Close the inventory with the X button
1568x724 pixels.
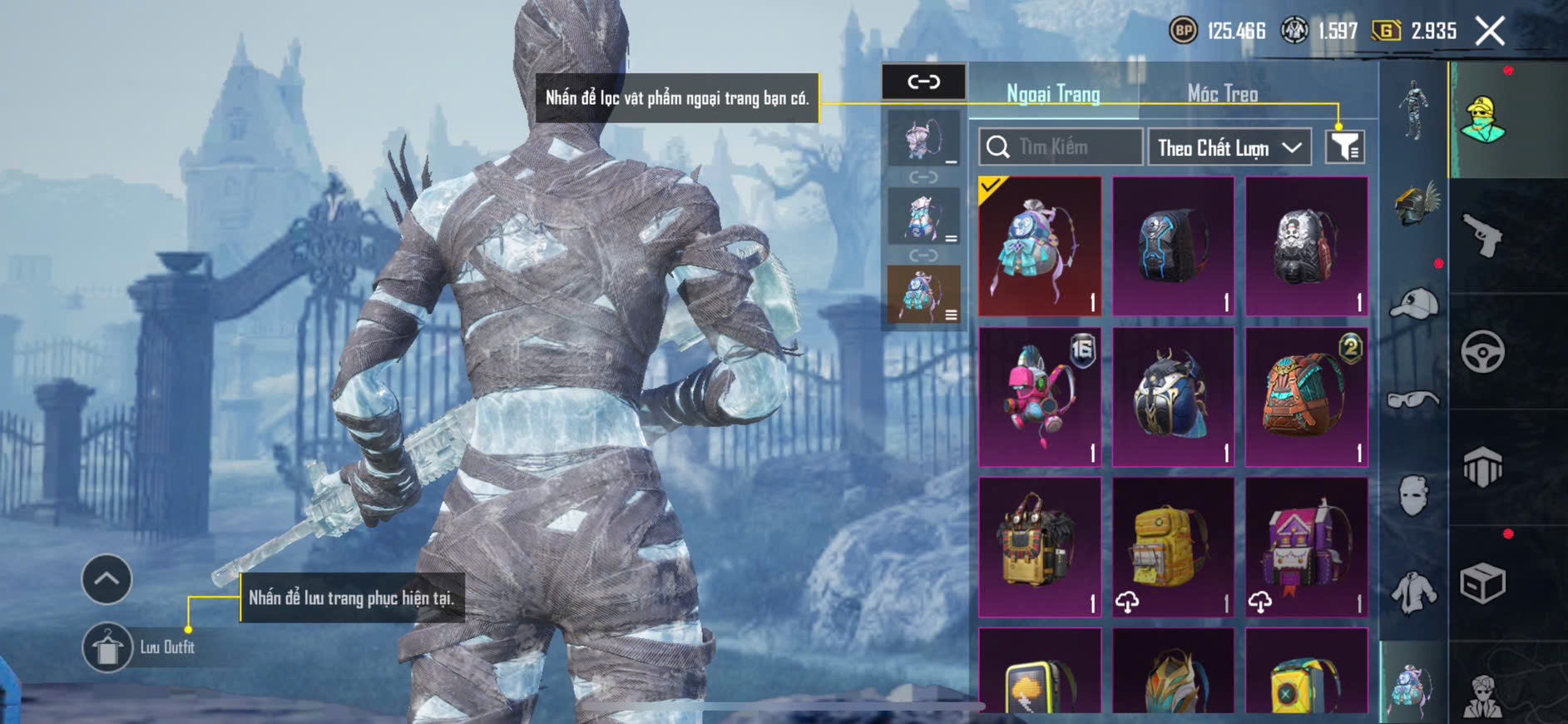coord(1490,32)
